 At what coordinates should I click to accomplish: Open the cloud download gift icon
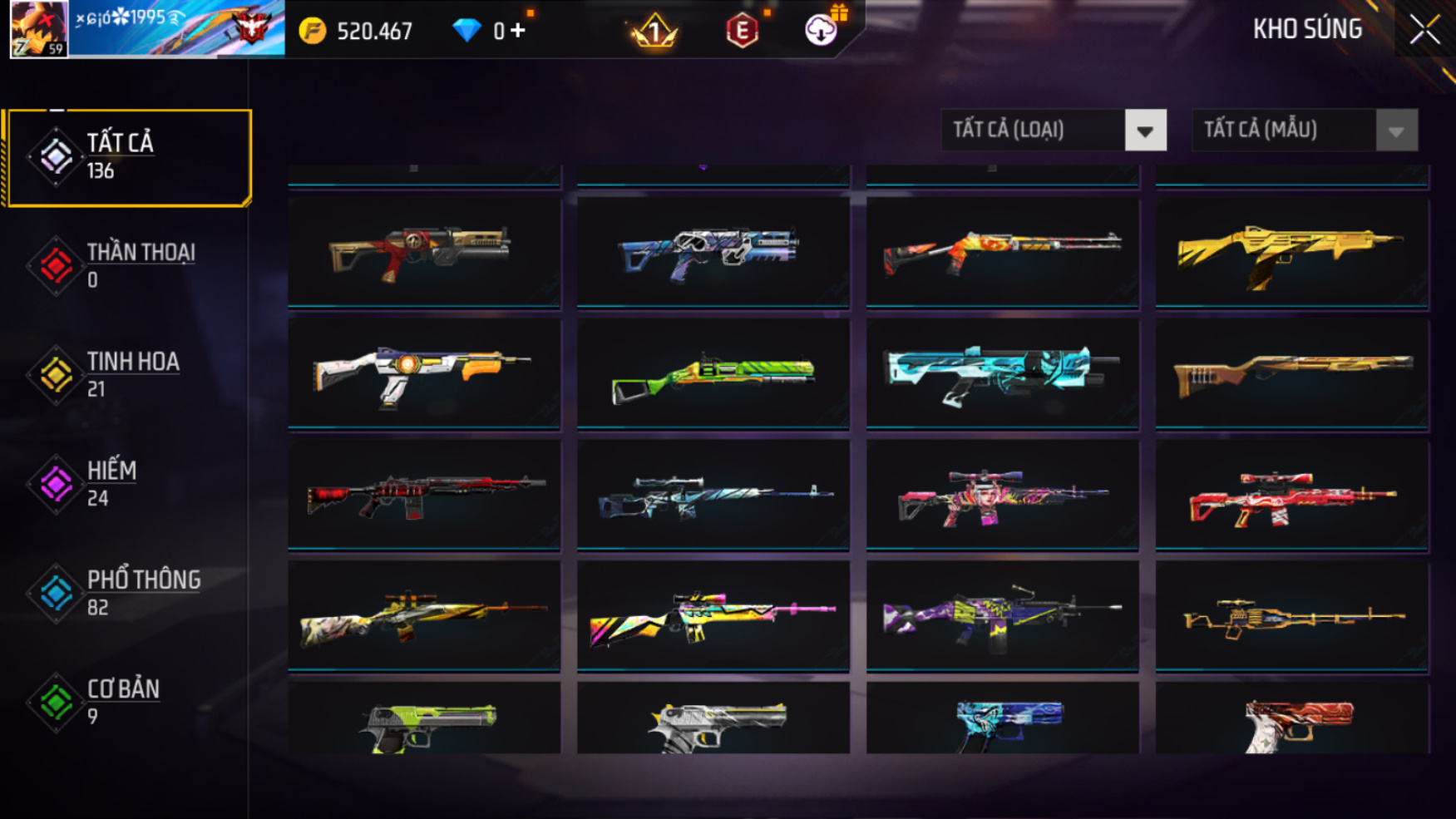(822, 31)
